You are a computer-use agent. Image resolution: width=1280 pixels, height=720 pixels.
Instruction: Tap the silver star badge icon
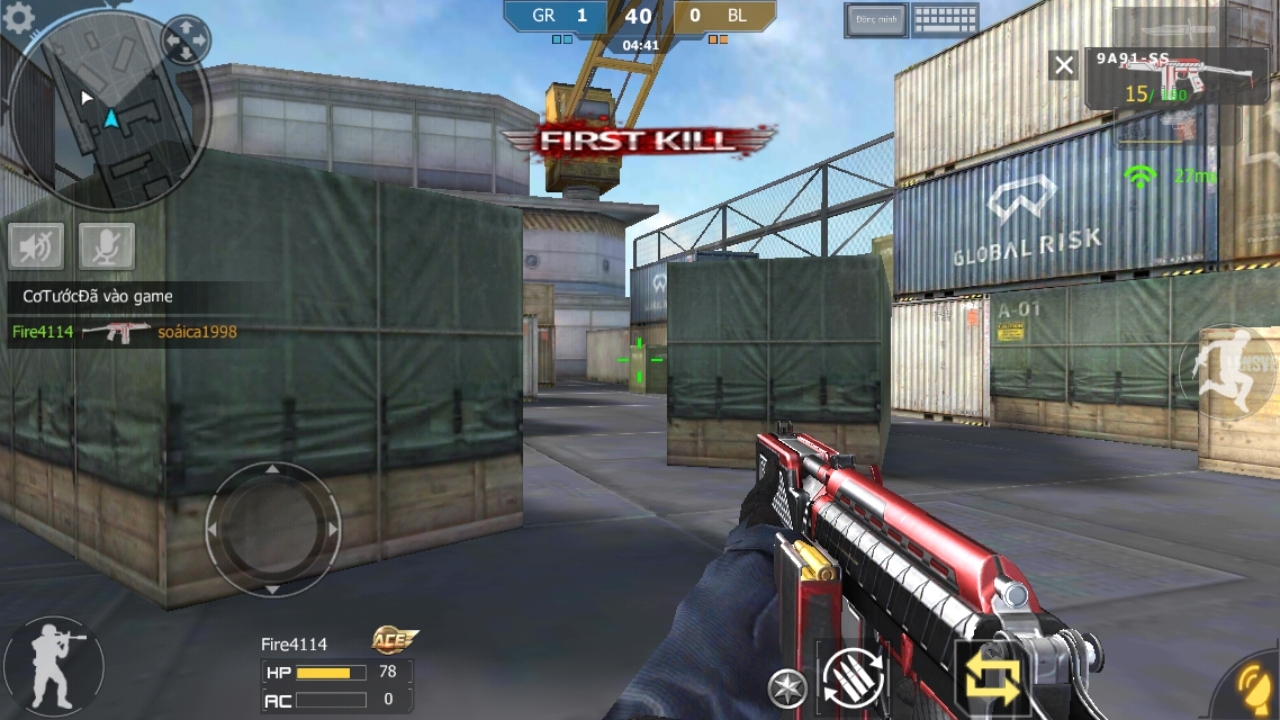tap(787, 689)
